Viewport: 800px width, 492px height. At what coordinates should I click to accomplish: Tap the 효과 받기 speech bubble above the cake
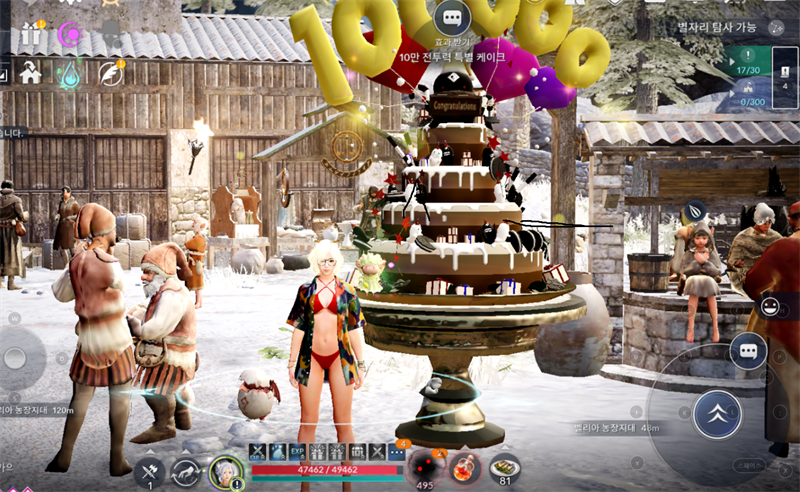(452, 18)
